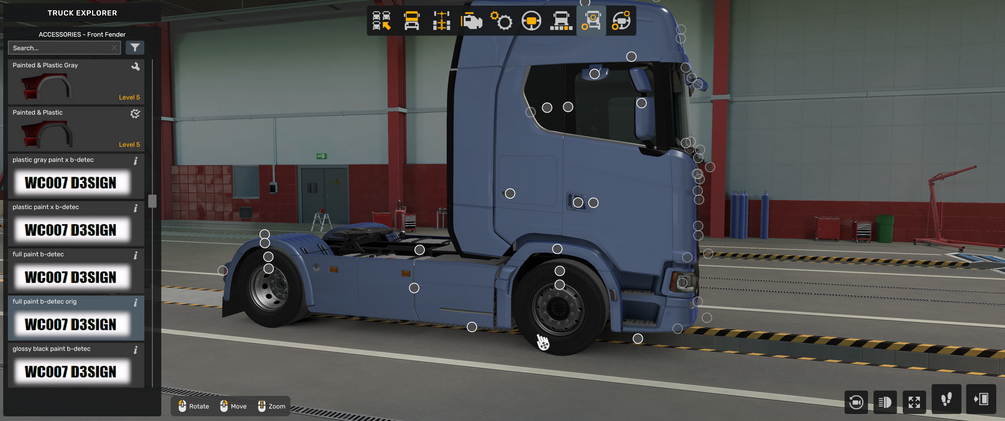The height and width of the screenshot is (421, 1005).
Task: Toggle the truck headlights
Action: coord(884,401)
